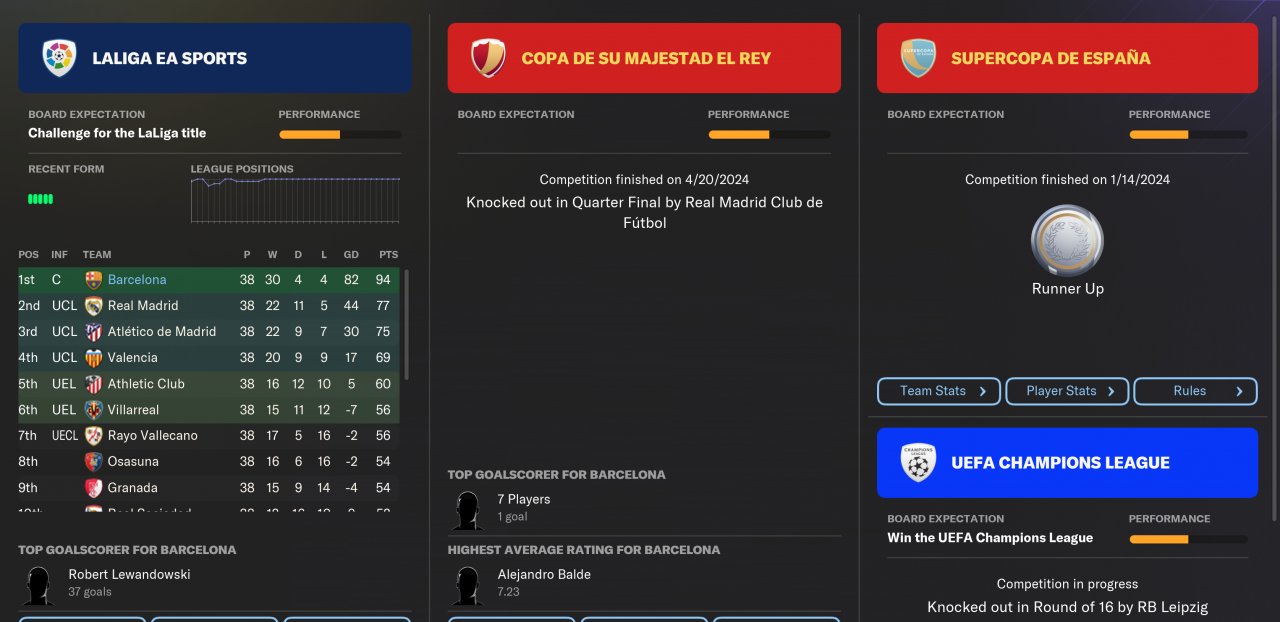Select Real Madrid in the league table
The image size is (1280, 622).
143,306
